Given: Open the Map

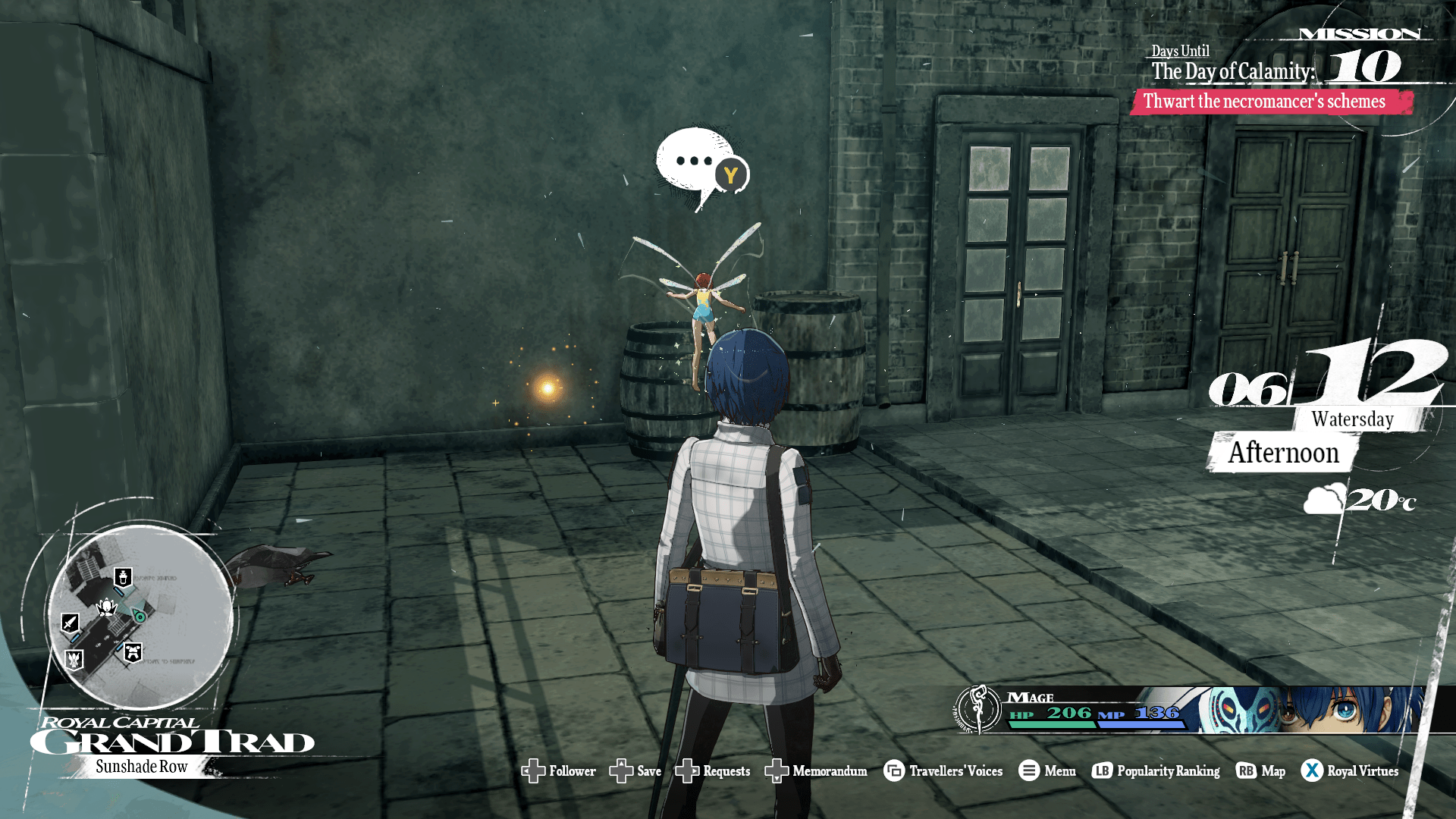Looking at the screenshot, I should [x=1260, y=771].
